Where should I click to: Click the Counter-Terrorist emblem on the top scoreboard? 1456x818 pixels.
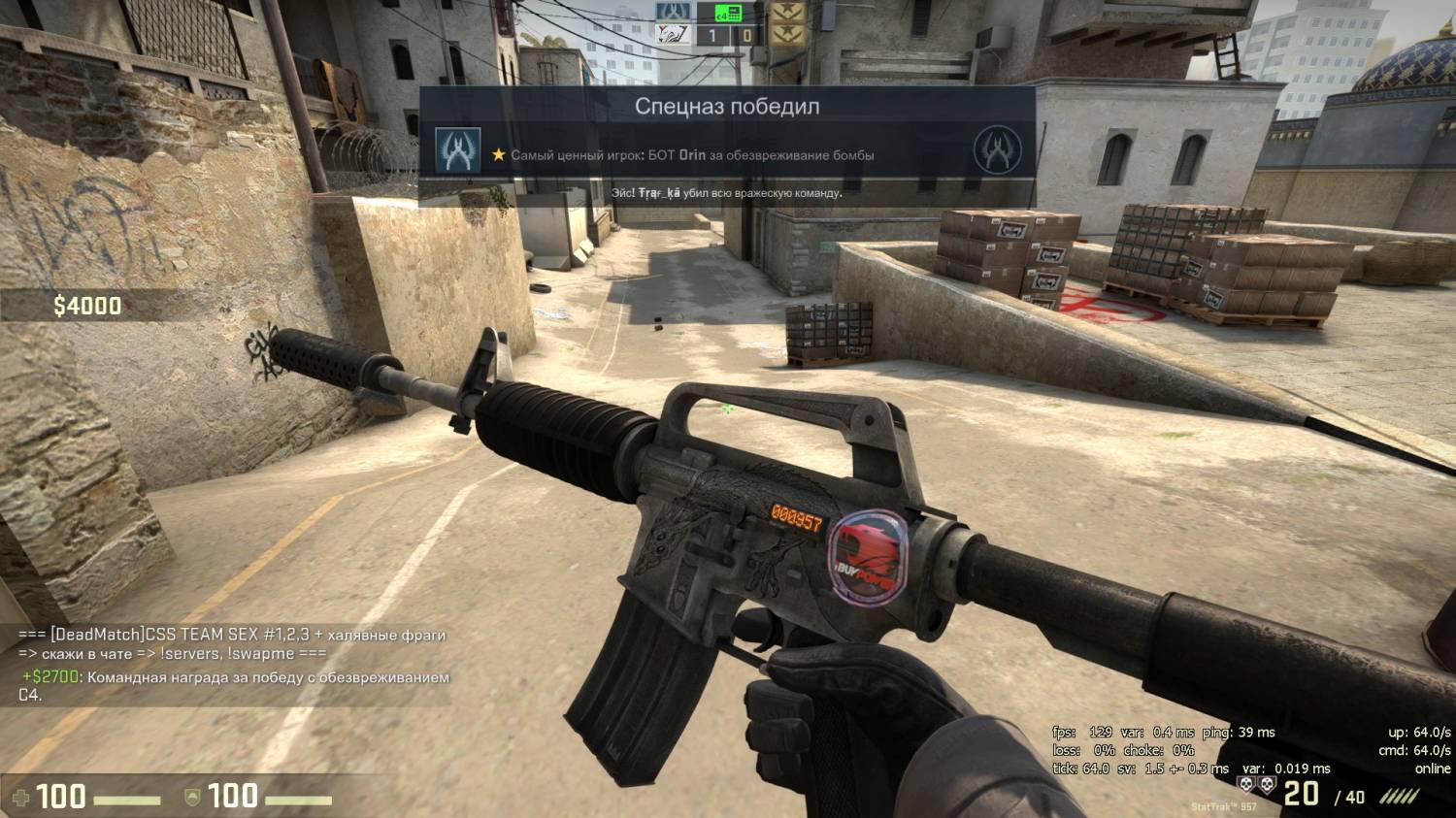(673, 13)
